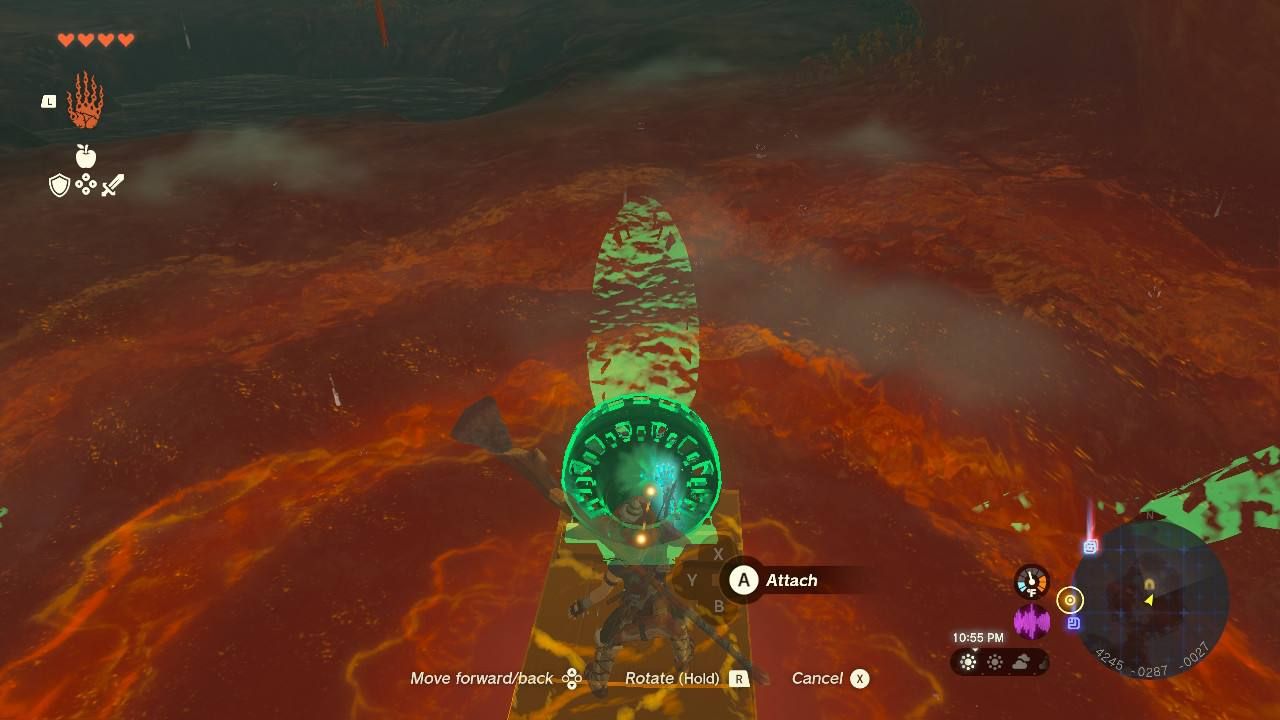Screen dimensions: 1280x720
Task: Select the sword icon in the equipment HUD
Action: (113, 184)
